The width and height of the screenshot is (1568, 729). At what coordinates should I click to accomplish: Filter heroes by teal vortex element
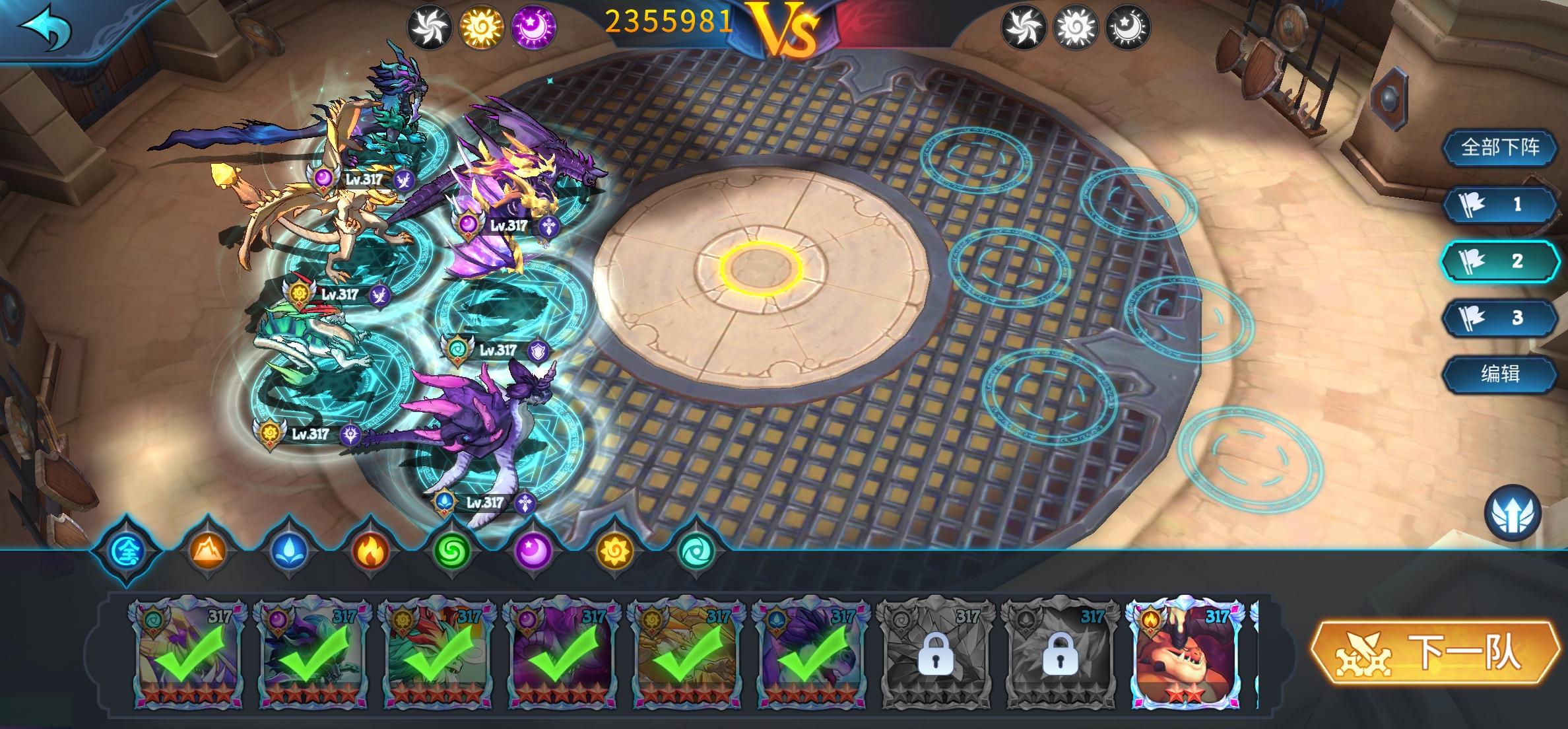(x=696, y=550)
